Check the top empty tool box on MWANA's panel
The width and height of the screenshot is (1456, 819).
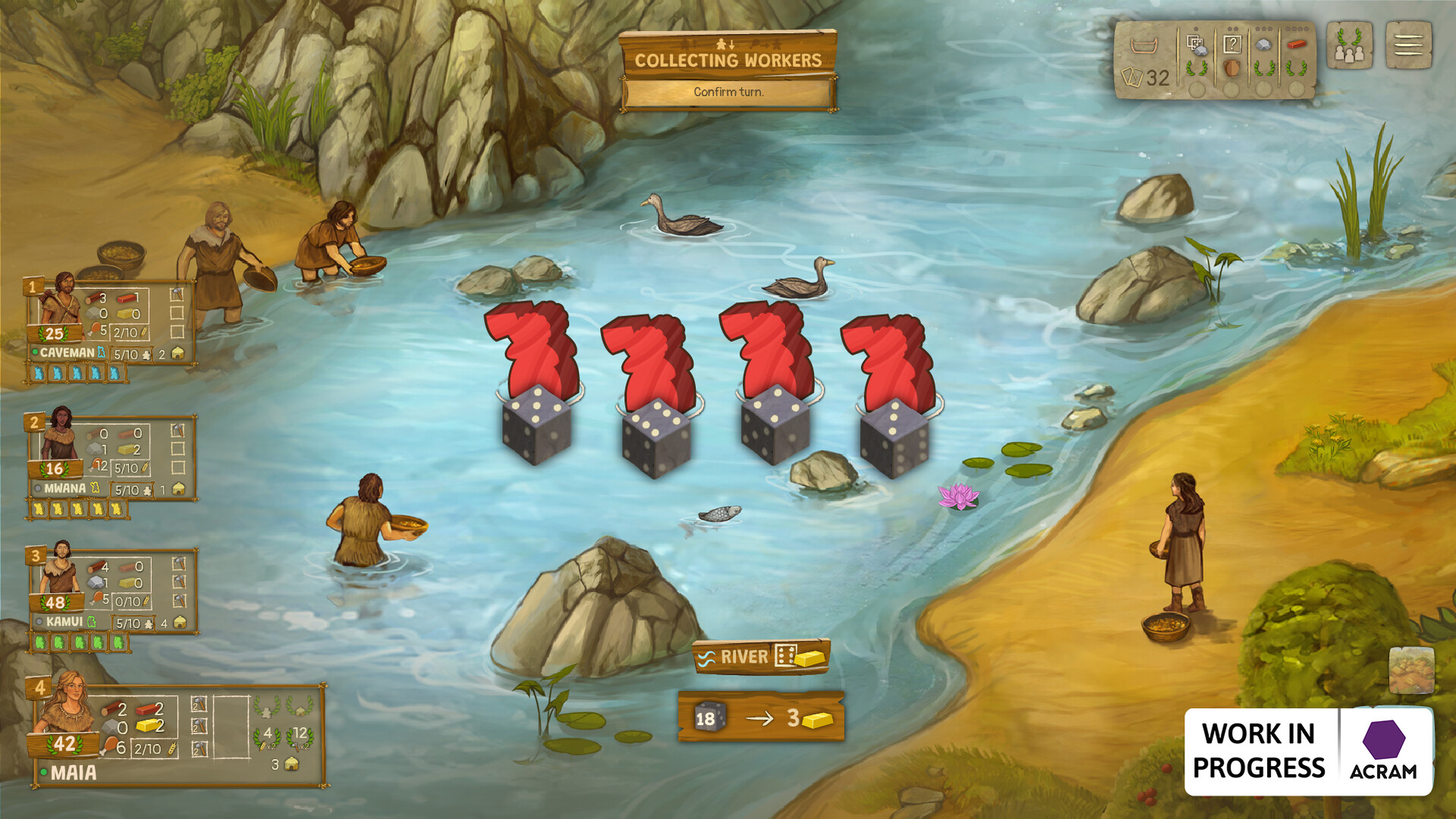[x=178, y=449]
